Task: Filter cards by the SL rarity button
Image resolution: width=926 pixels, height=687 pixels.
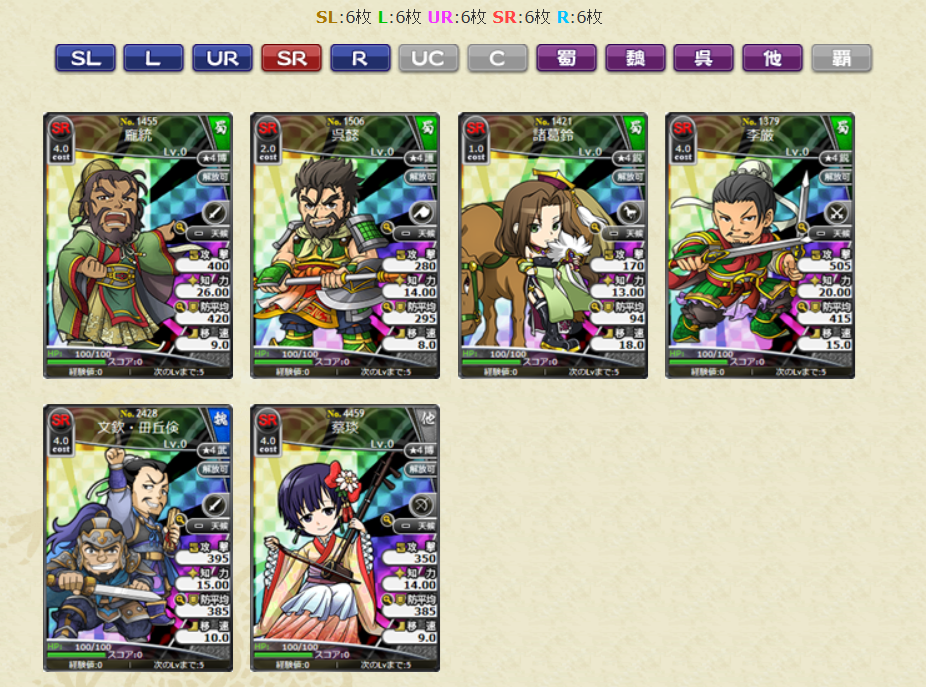Action: coord(86,58)
